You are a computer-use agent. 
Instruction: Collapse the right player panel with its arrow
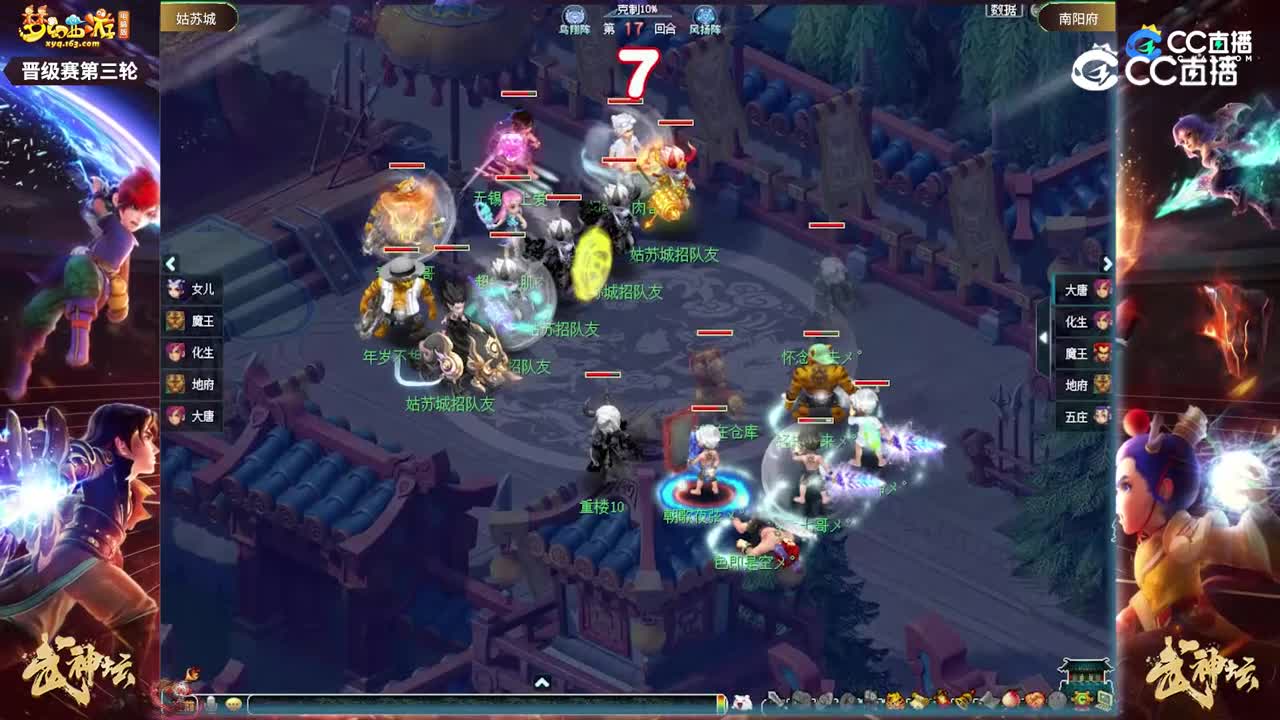(x=1106, y=264)
